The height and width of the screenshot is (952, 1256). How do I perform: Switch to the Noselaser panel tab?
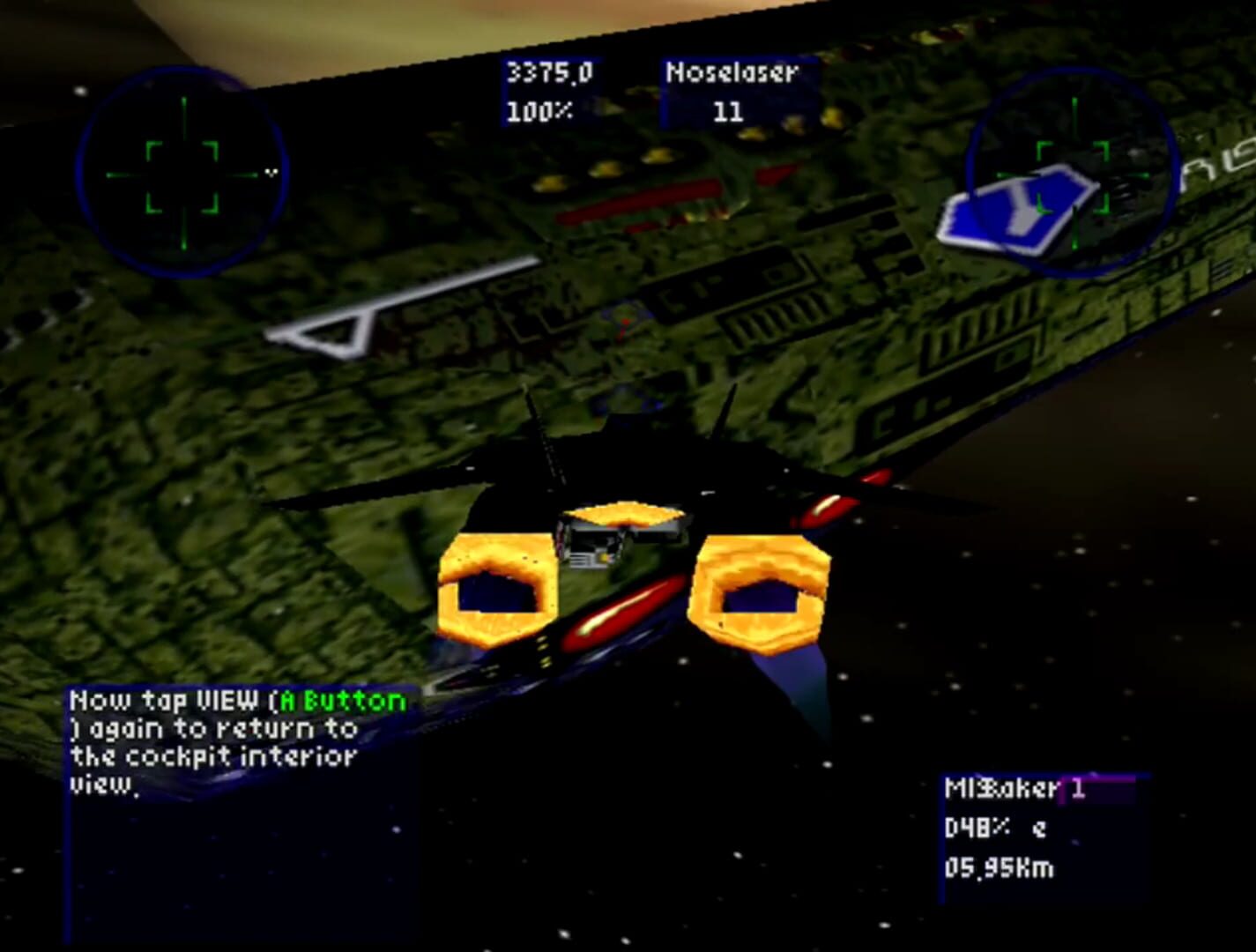coord(734,74)
